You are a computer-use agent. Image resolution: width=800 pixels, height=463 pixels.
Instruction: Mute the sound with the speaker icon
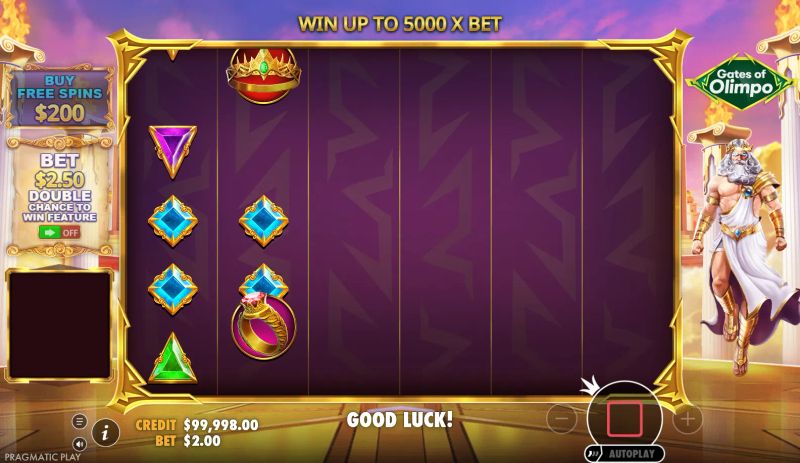coord(80,443)
